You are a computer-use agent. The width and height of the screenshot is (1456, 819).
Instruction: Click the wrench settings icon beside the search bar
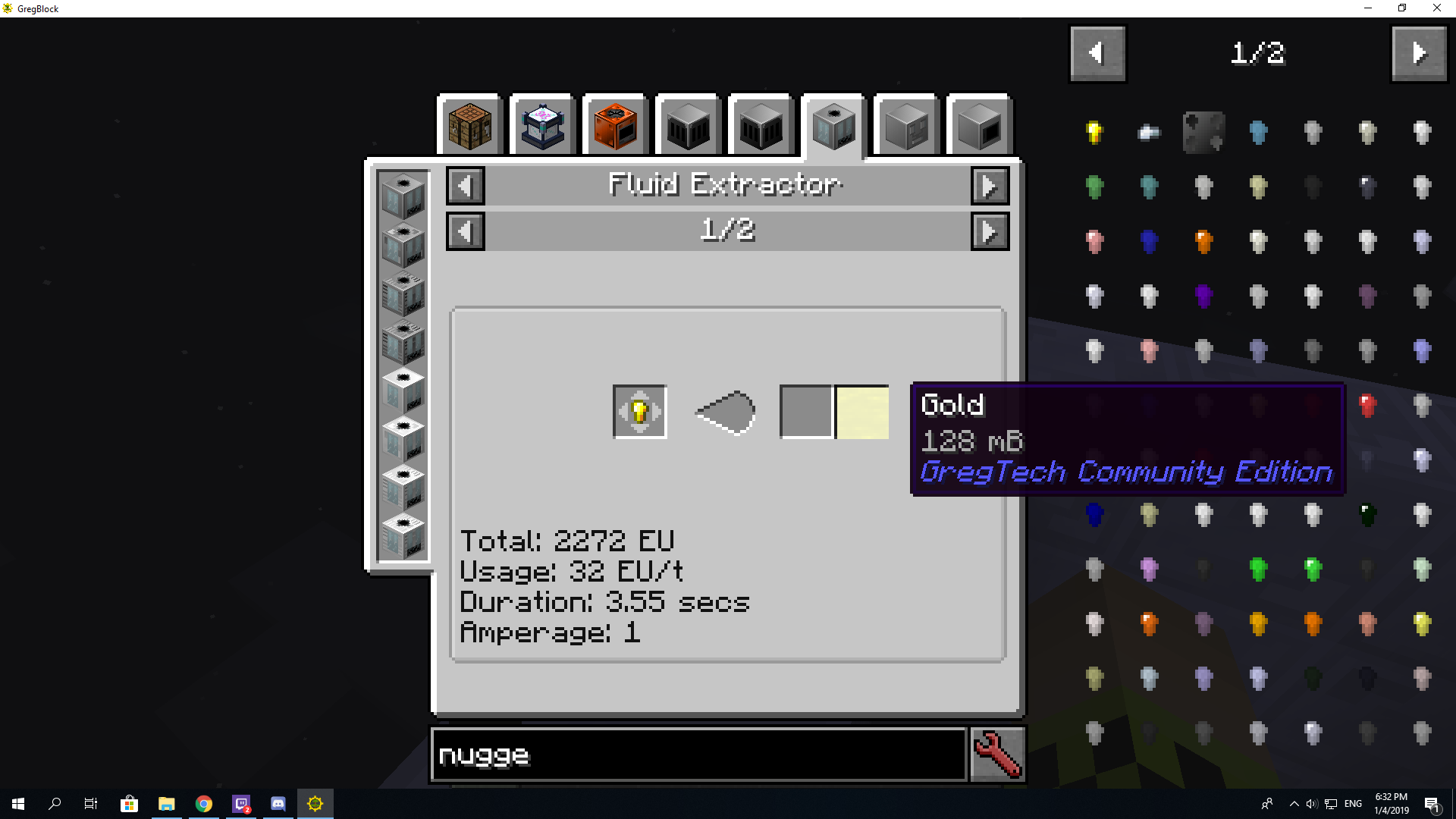point(997,755)
